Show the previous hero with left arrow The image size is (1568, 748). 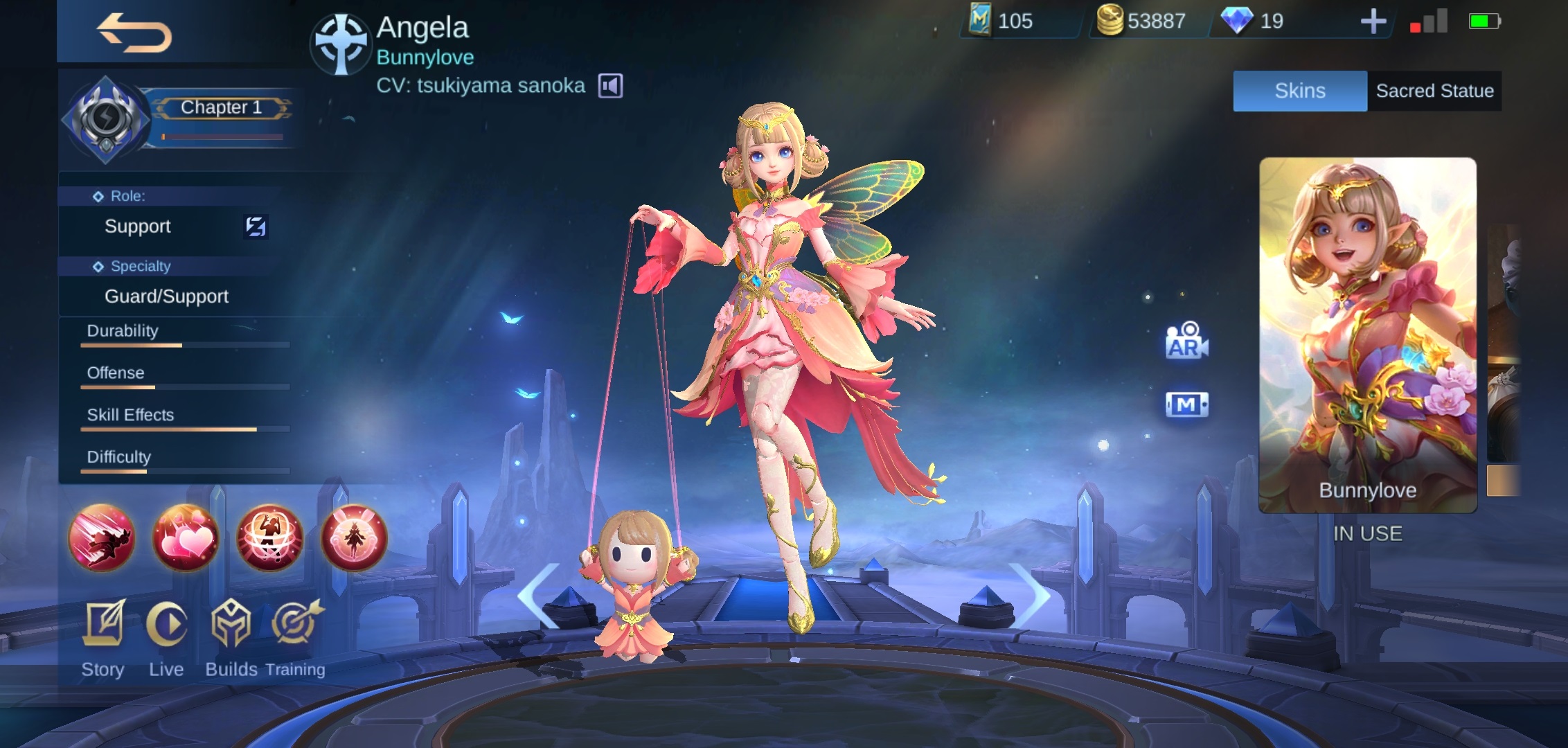coord(539,594)
